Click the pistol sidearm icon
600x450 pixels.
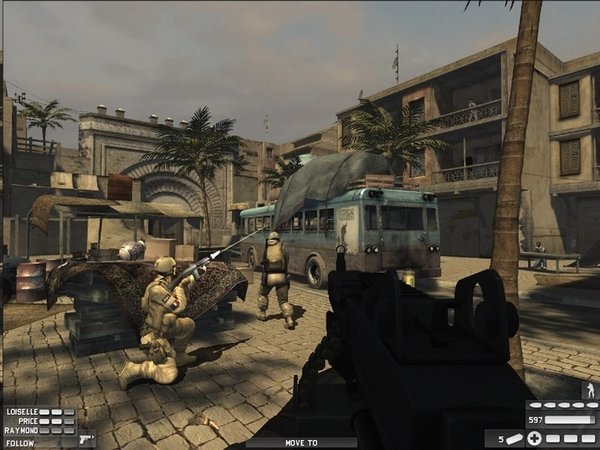[85, 438]
